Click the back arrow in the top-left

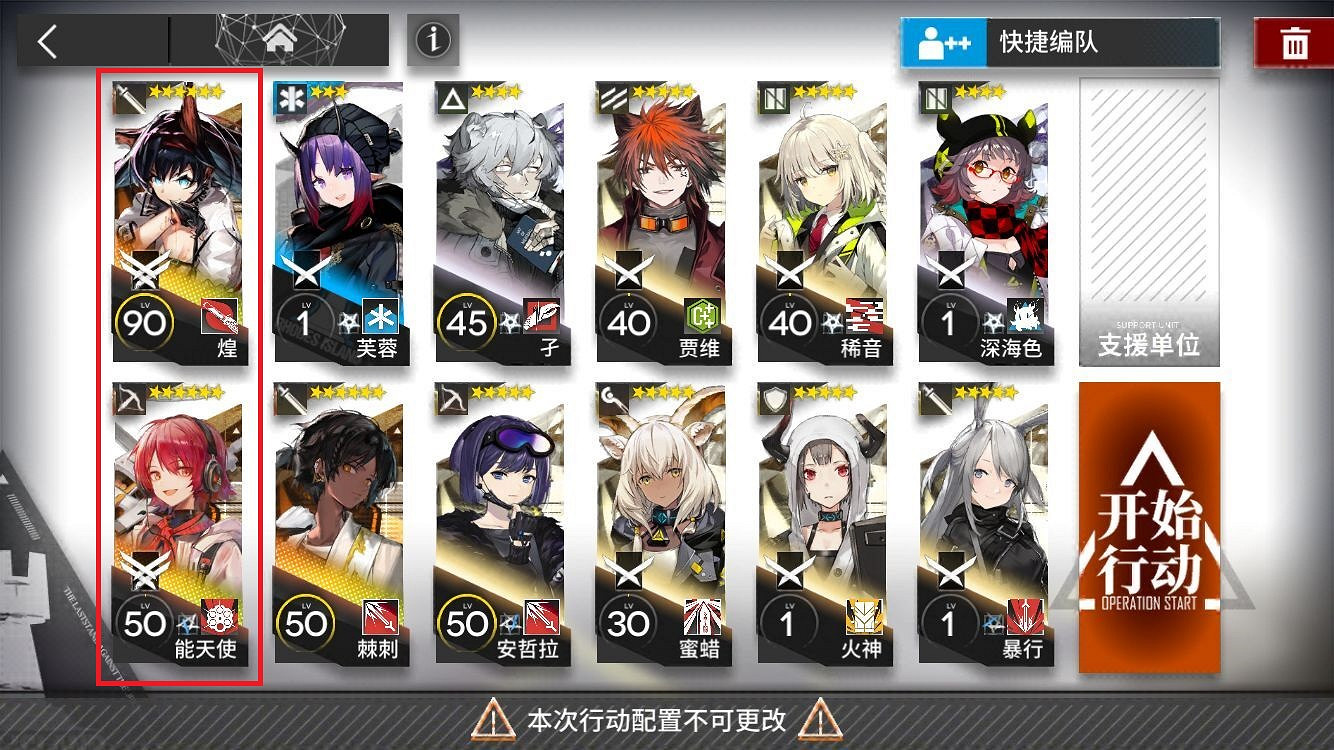[x=48, y=38]
